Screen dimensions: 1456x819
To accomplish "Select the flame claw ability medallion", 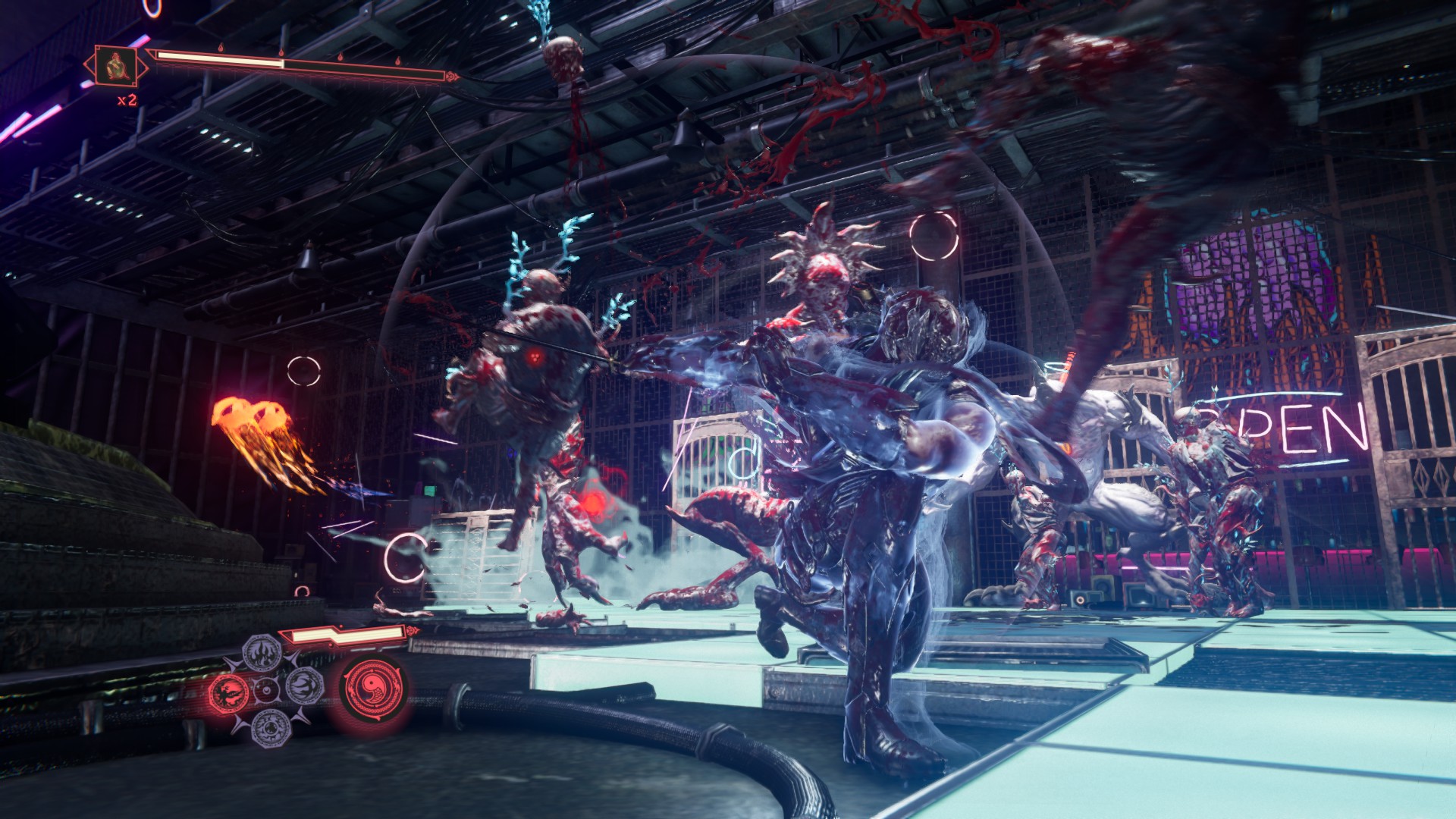I will click(x=262, y=651).
